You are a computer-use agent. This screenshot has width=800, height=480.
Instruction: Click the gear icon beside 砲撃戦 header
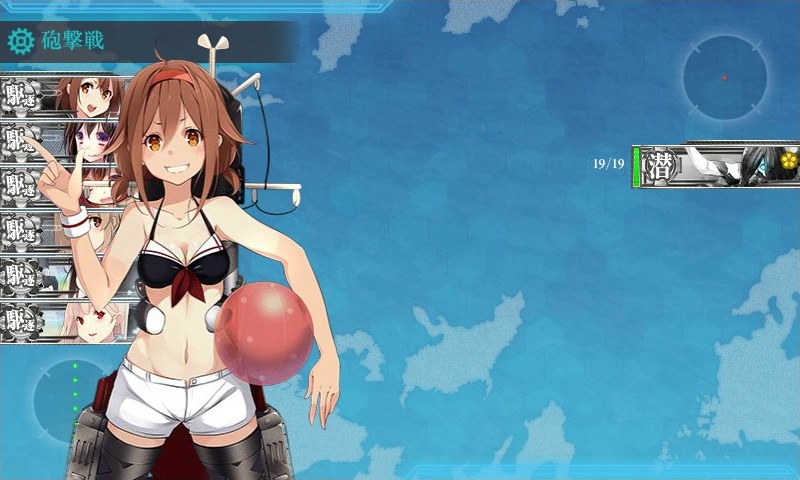20,41
